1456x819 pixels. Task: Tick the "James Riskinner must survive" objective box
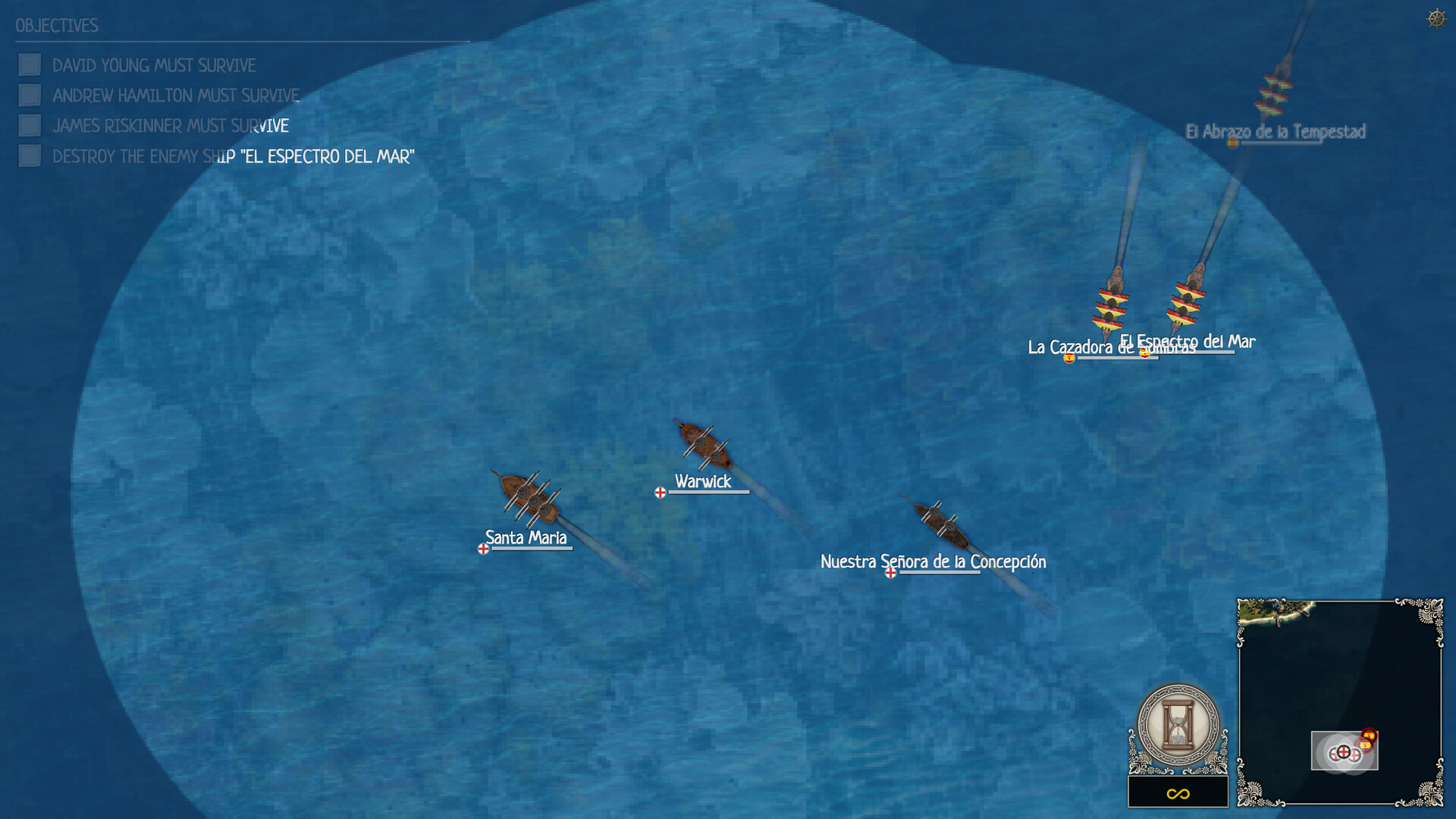pyautogui.click(x=30, y=126)
